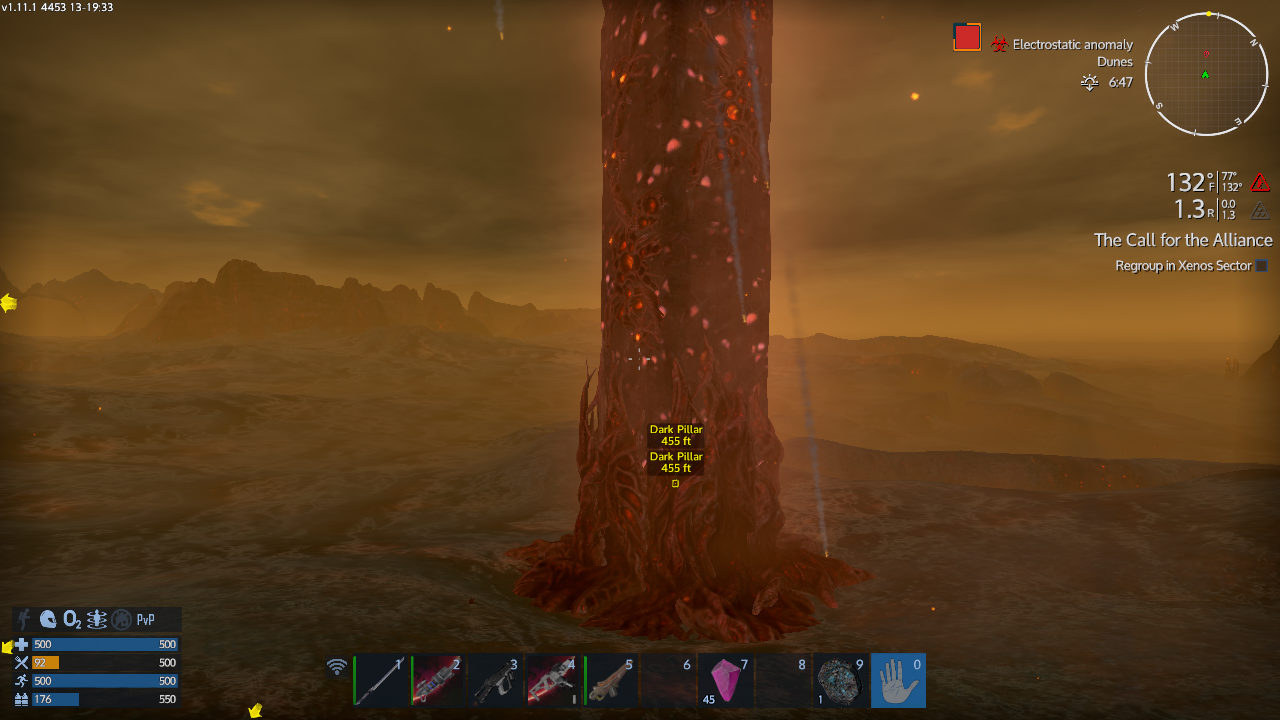Click the wireless signal icon beside hotbar

pyautogui.click(x=338, y=667)
